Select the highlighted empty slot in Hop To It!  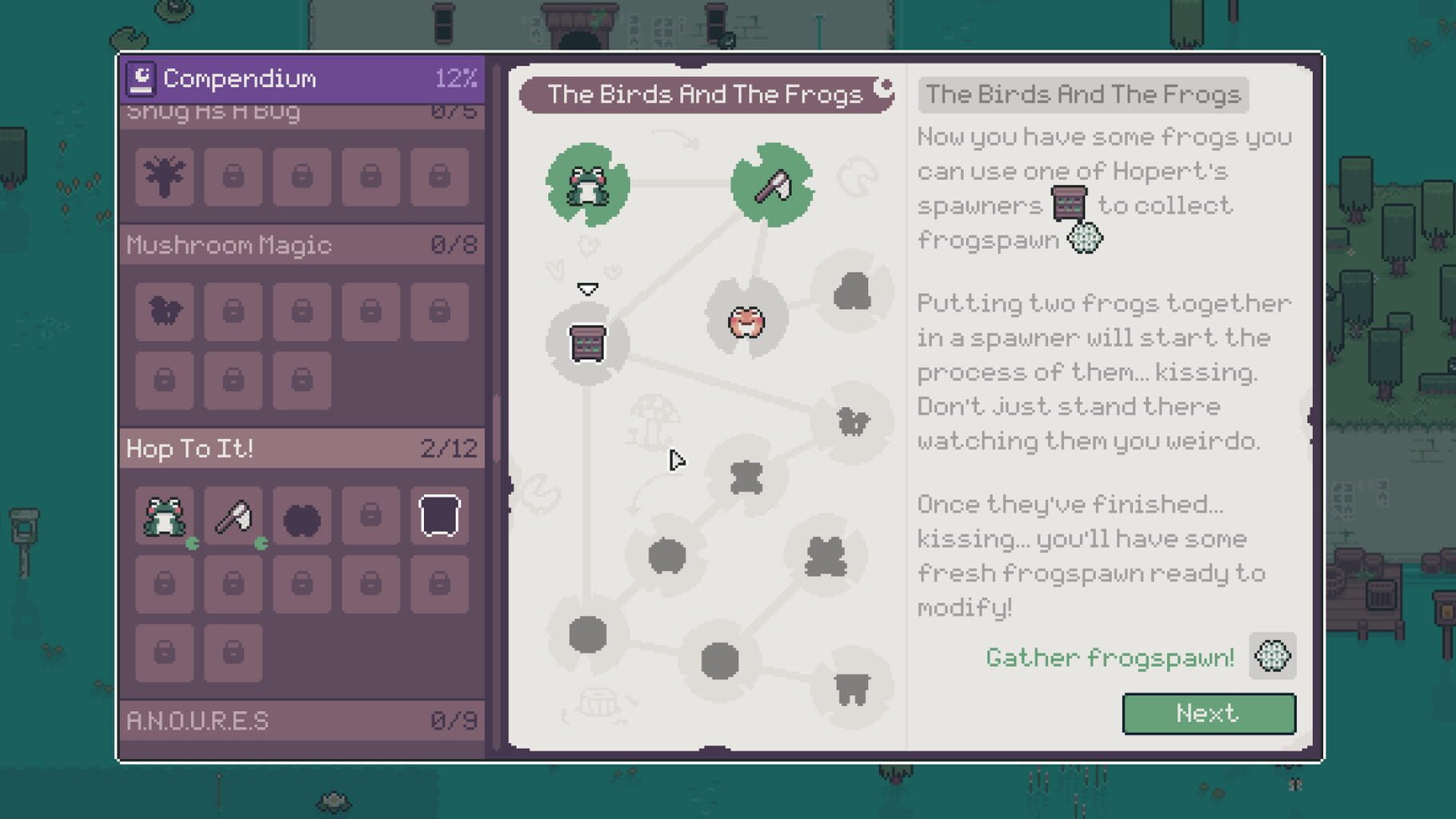click(x=438, y=514)
